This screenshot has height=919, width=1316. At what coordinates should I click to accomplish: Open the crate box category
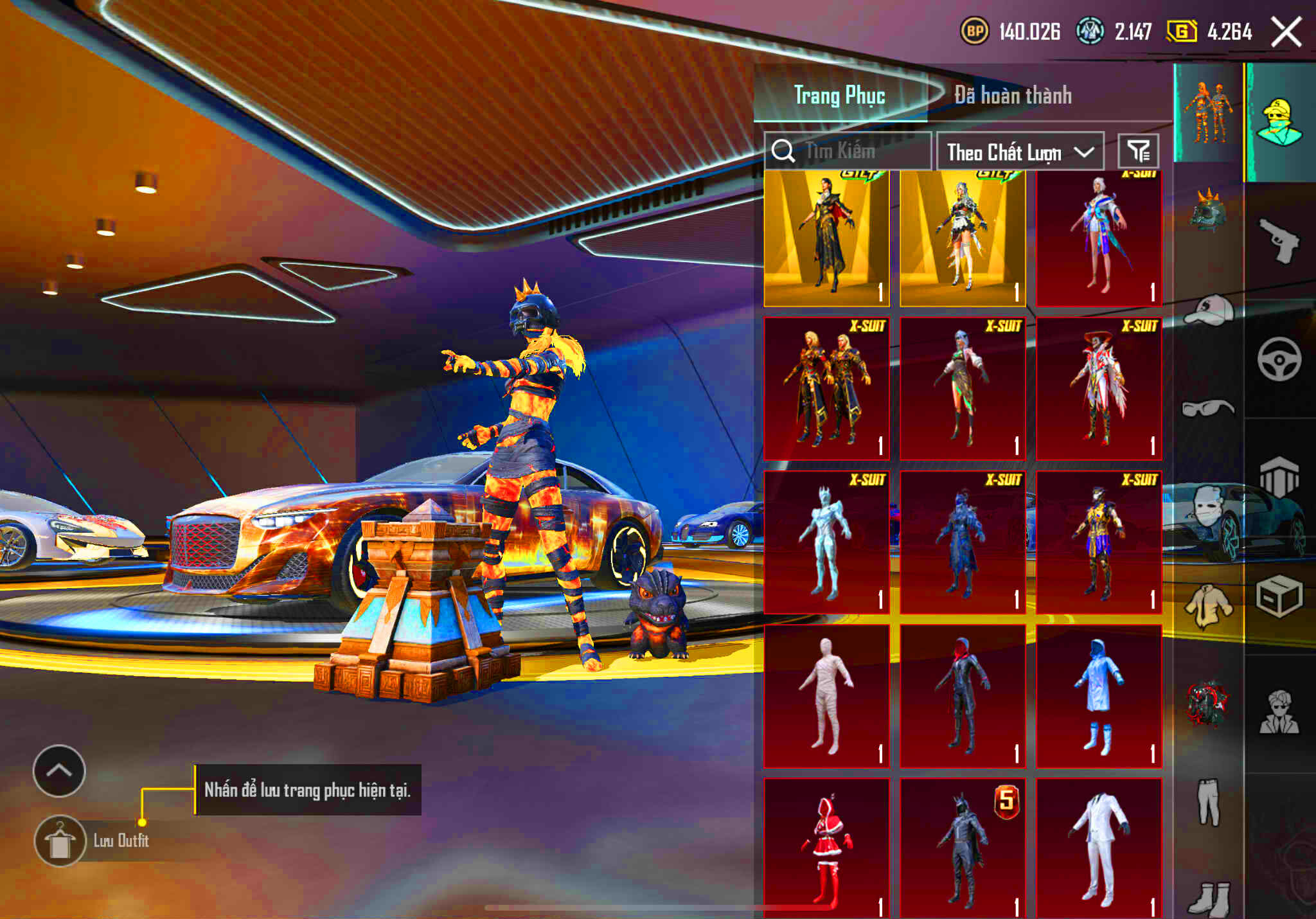click(x=1279, y=596)
